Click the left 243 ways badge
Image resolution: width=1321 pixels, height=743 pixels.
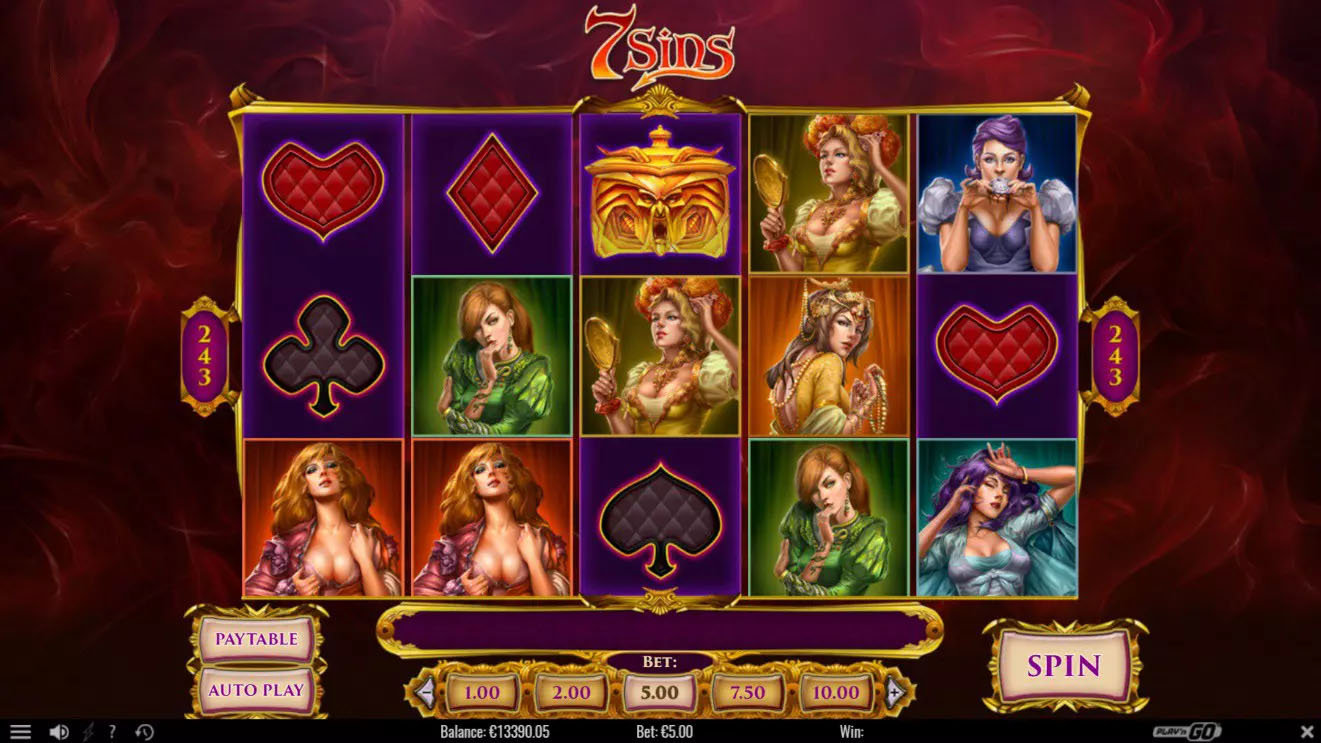pos(203,355)
